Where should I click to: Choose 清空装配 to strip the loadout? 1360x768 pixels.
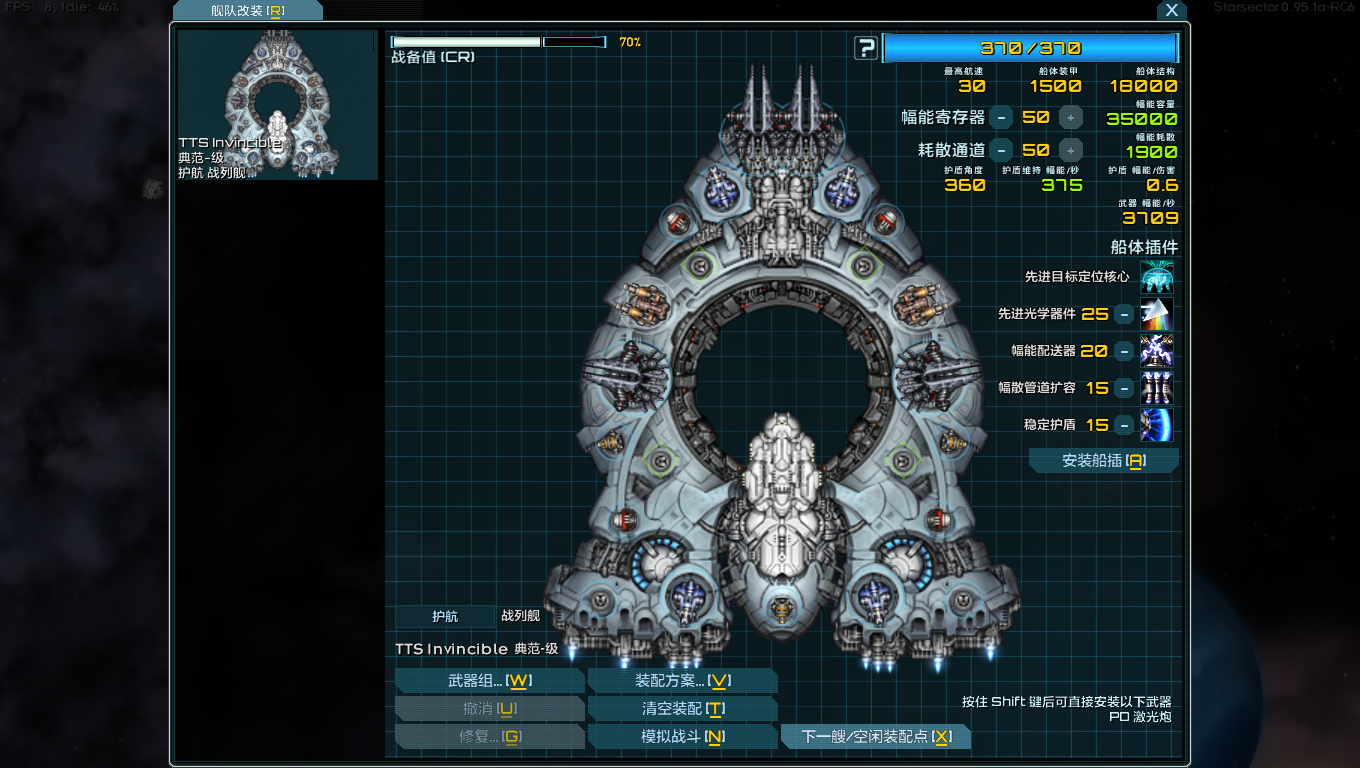(682, 709)
